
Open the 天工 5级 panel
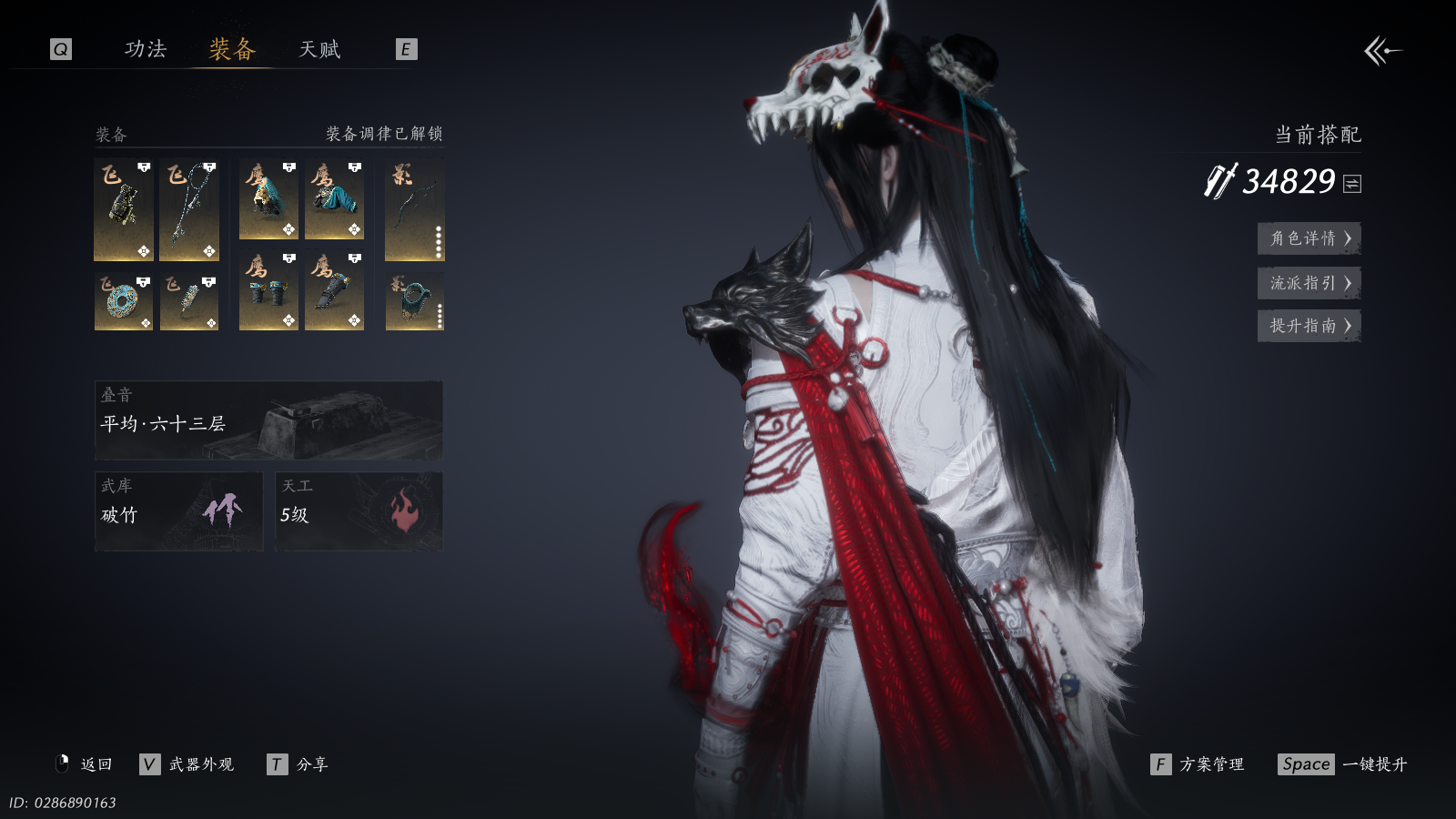click(359, 511)
